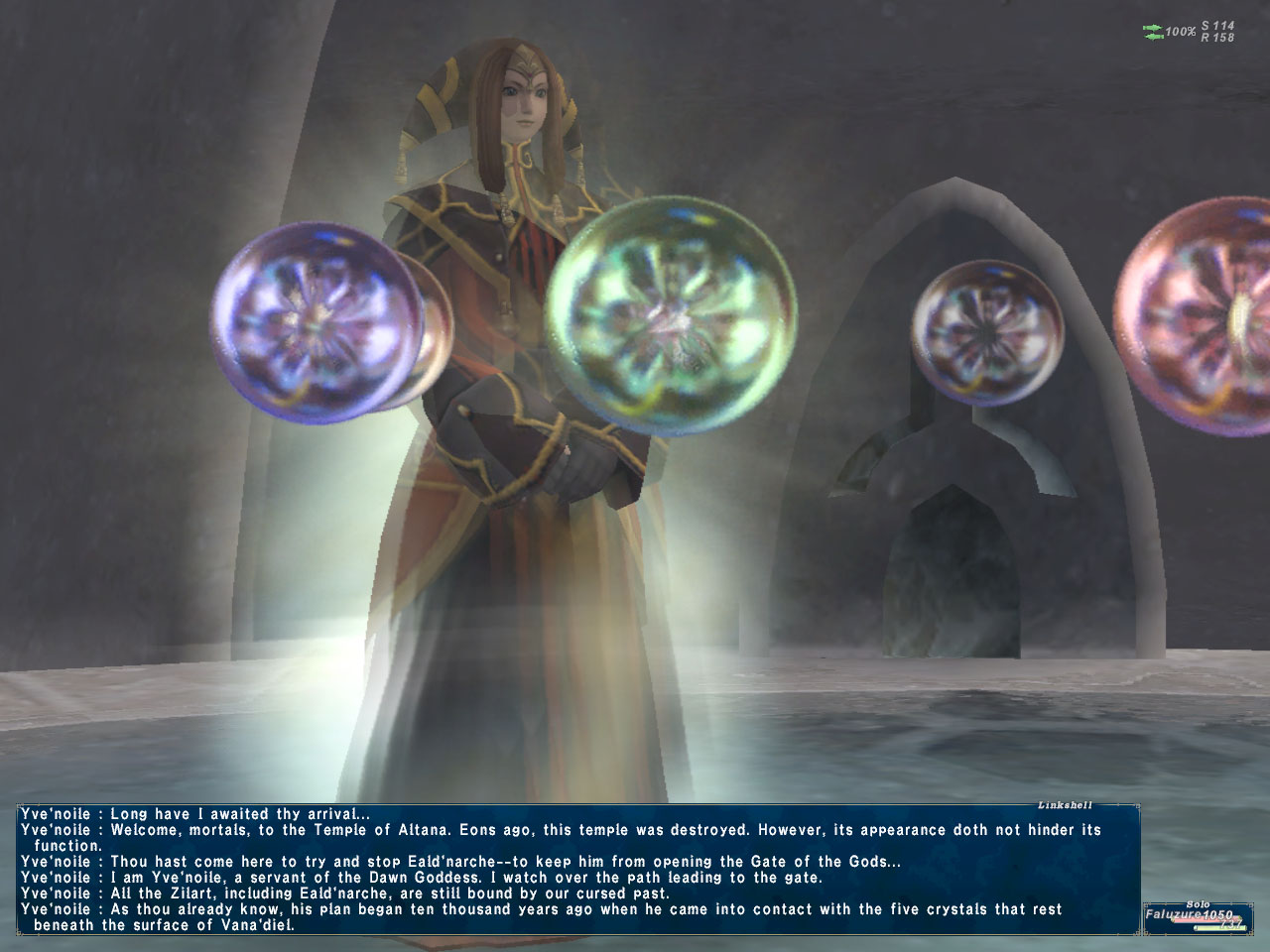Select Faluzure in the party list
This screenshot has width=1270, height=952.
(x=1189, y=915)
